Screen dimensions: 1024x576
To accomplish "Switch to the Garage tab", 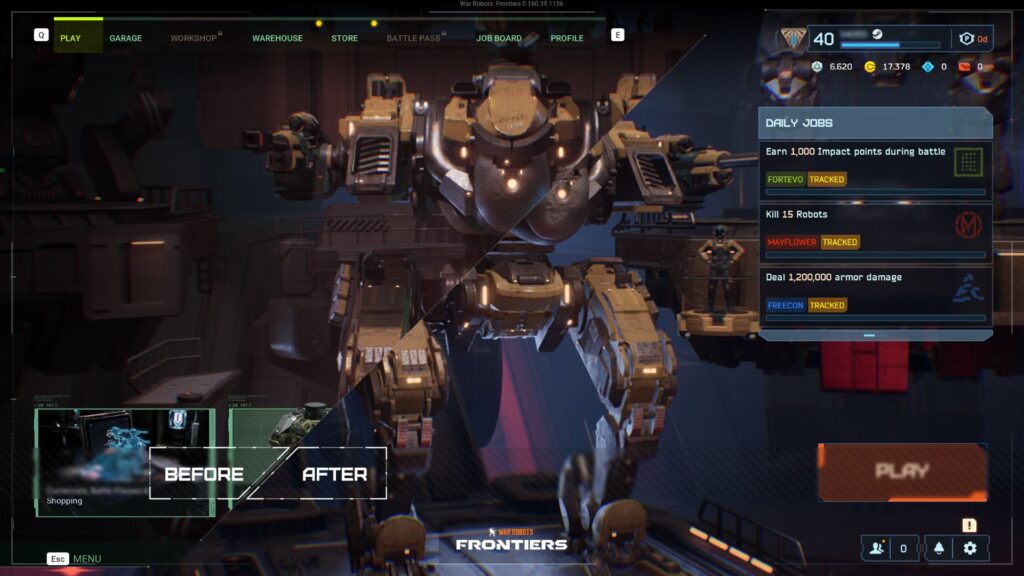I will pos(125,38).
